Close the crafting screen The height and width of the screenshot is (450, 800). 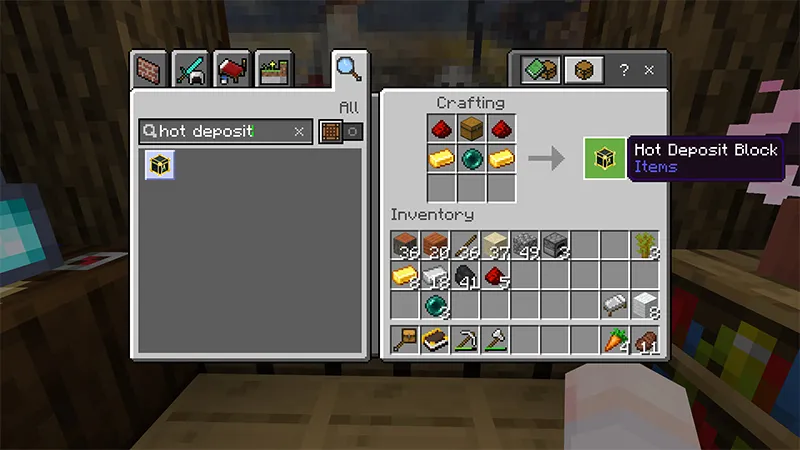[x=650, y=70]
